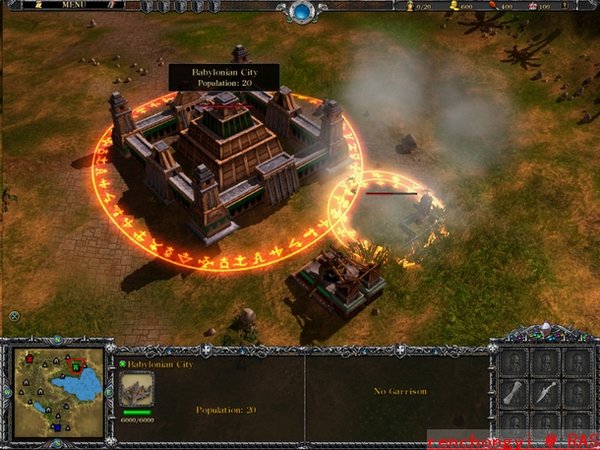Select the blue base marker on minimap

56,429
